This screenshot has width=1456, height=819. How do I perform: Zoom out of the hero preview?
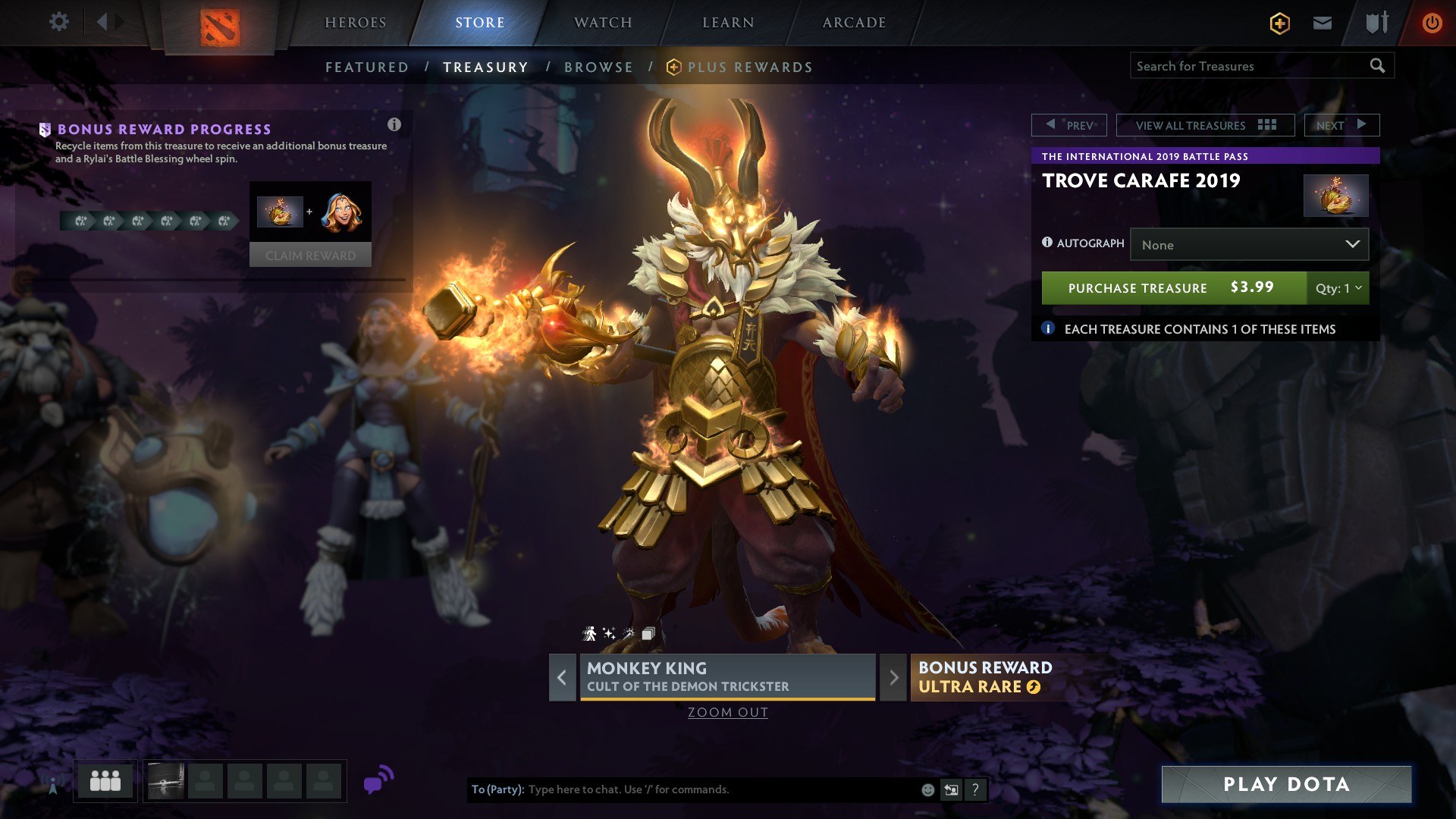[x=728, y=712]
